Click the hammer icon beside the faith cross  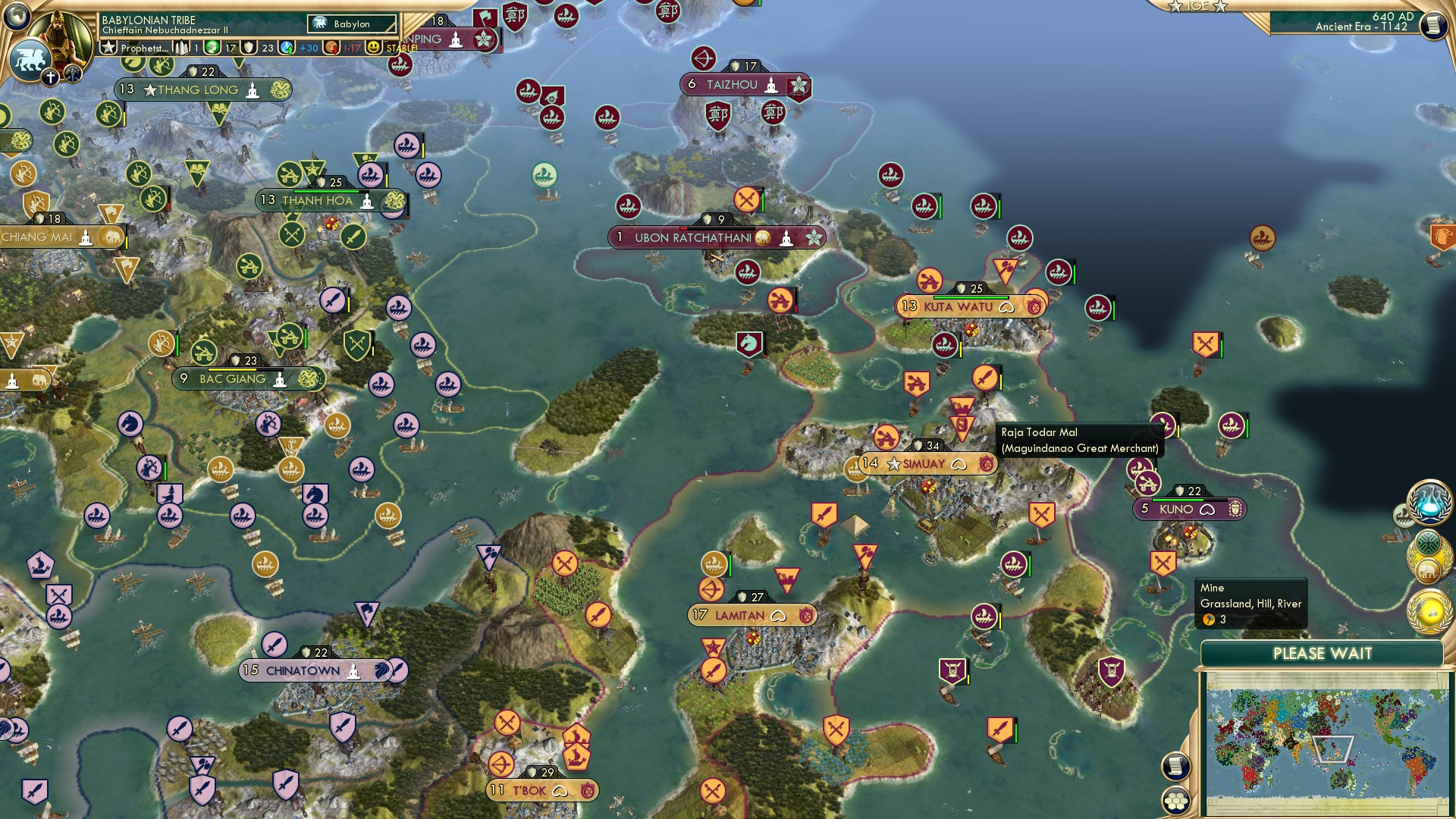click(72, 72)
